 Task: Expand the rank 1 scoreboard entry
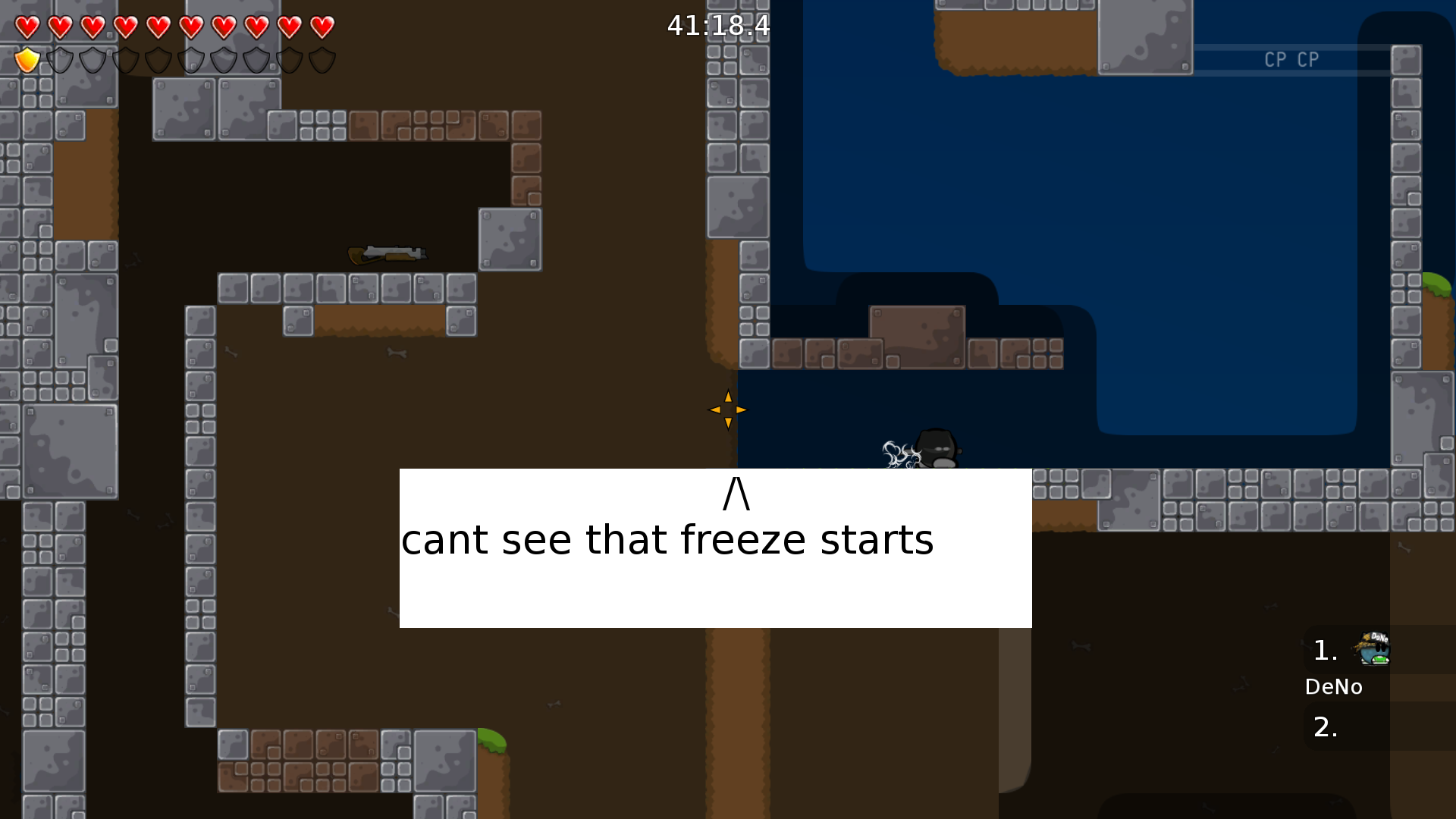1324,649
